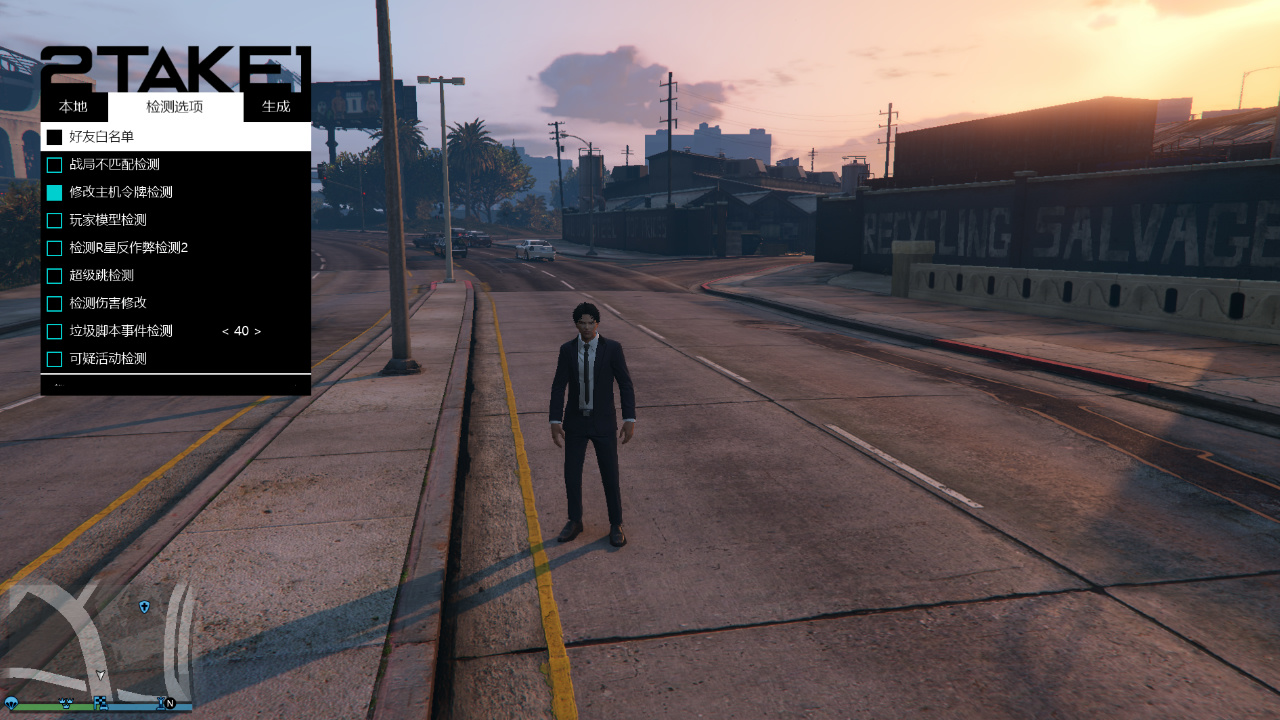Tick the 玩家模型检测 option
This screenshot has width=1280, height=720.
[55, 220]
